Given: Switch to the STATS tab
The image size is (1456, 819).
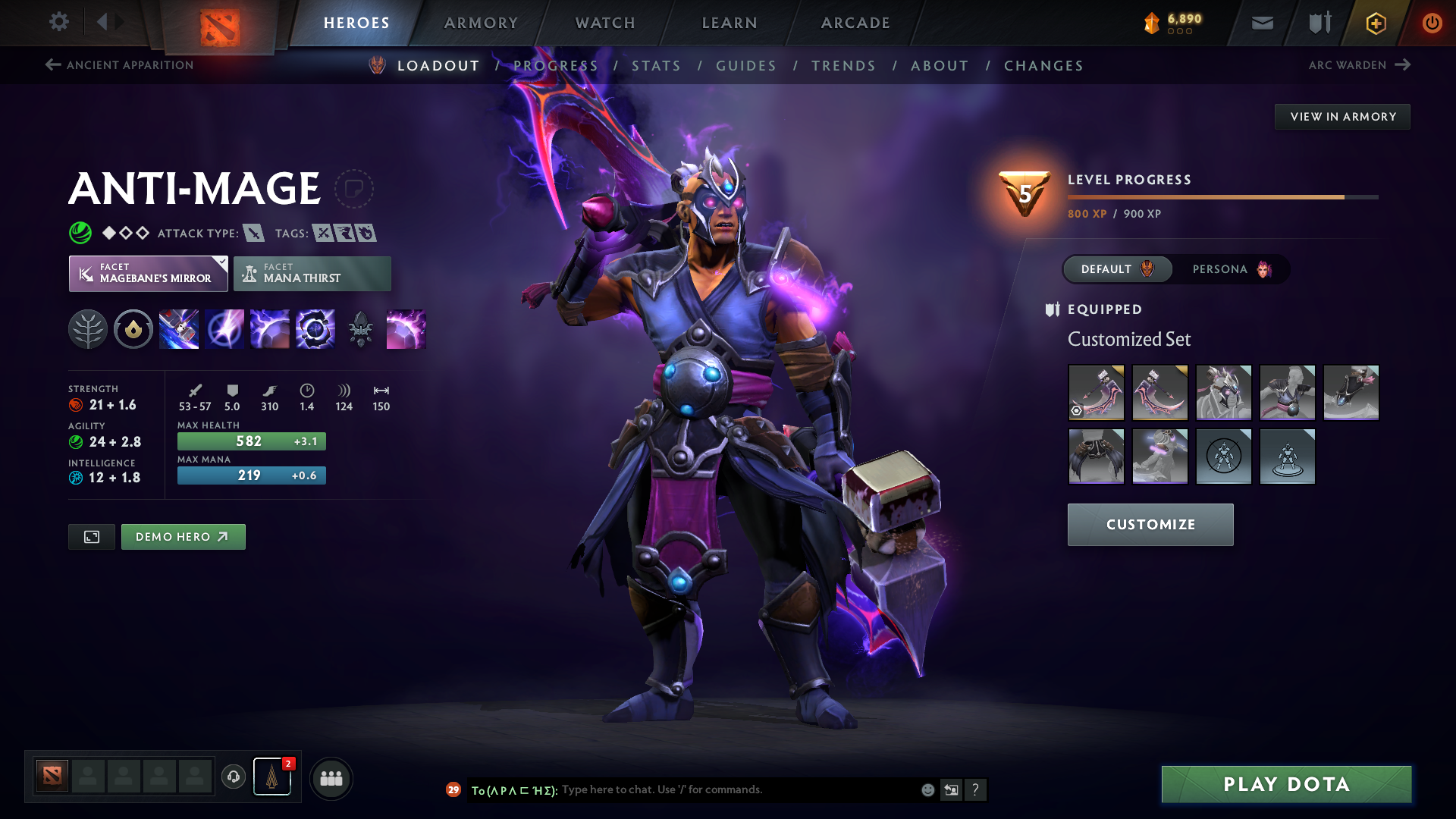Looking at the screenshot, I should pyautogui.click(x=657, y=65).
